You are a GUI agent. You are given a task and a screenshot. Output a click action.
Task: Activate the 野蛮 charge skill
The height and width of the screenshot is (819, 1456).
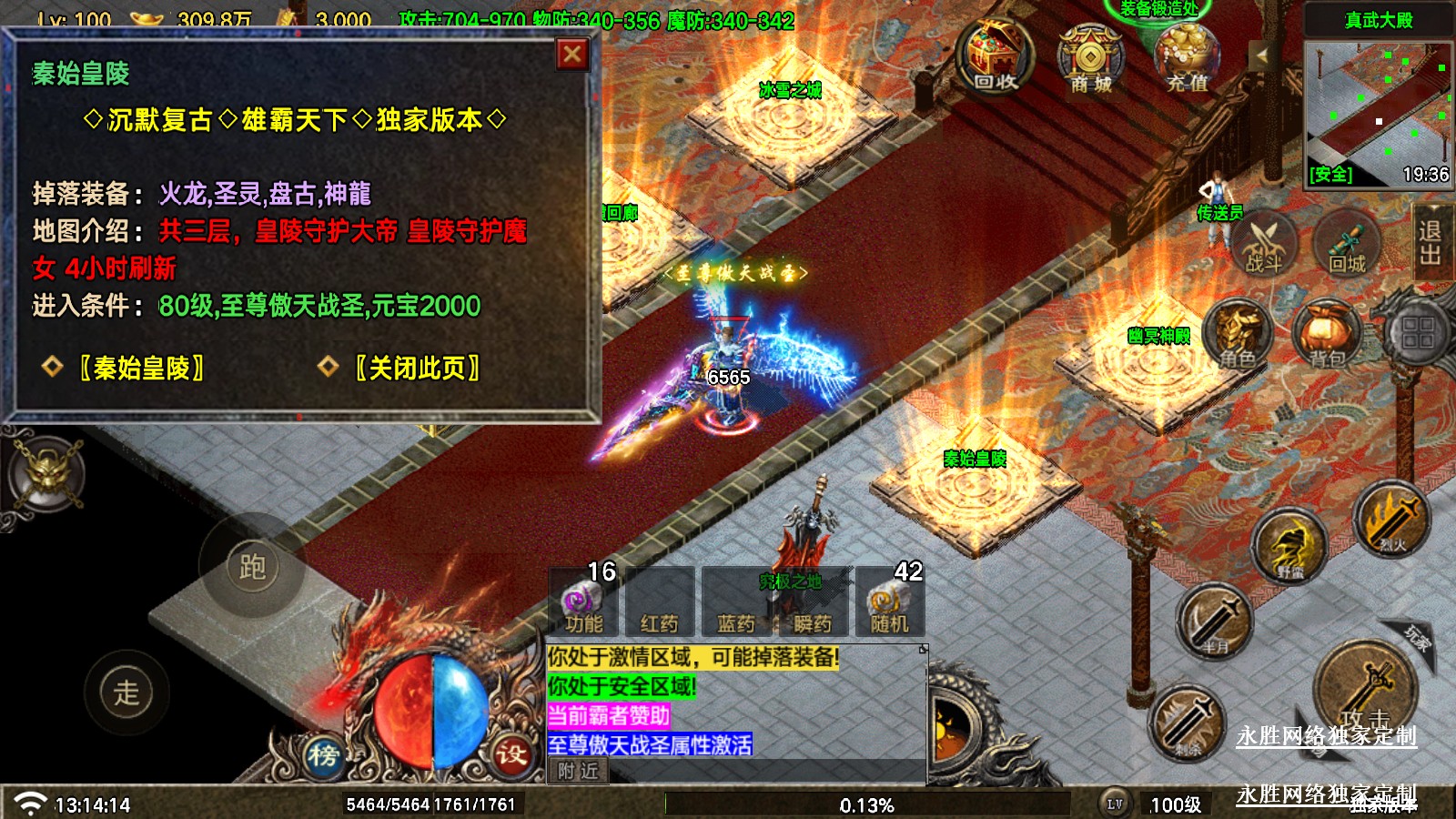[1289, 545]
